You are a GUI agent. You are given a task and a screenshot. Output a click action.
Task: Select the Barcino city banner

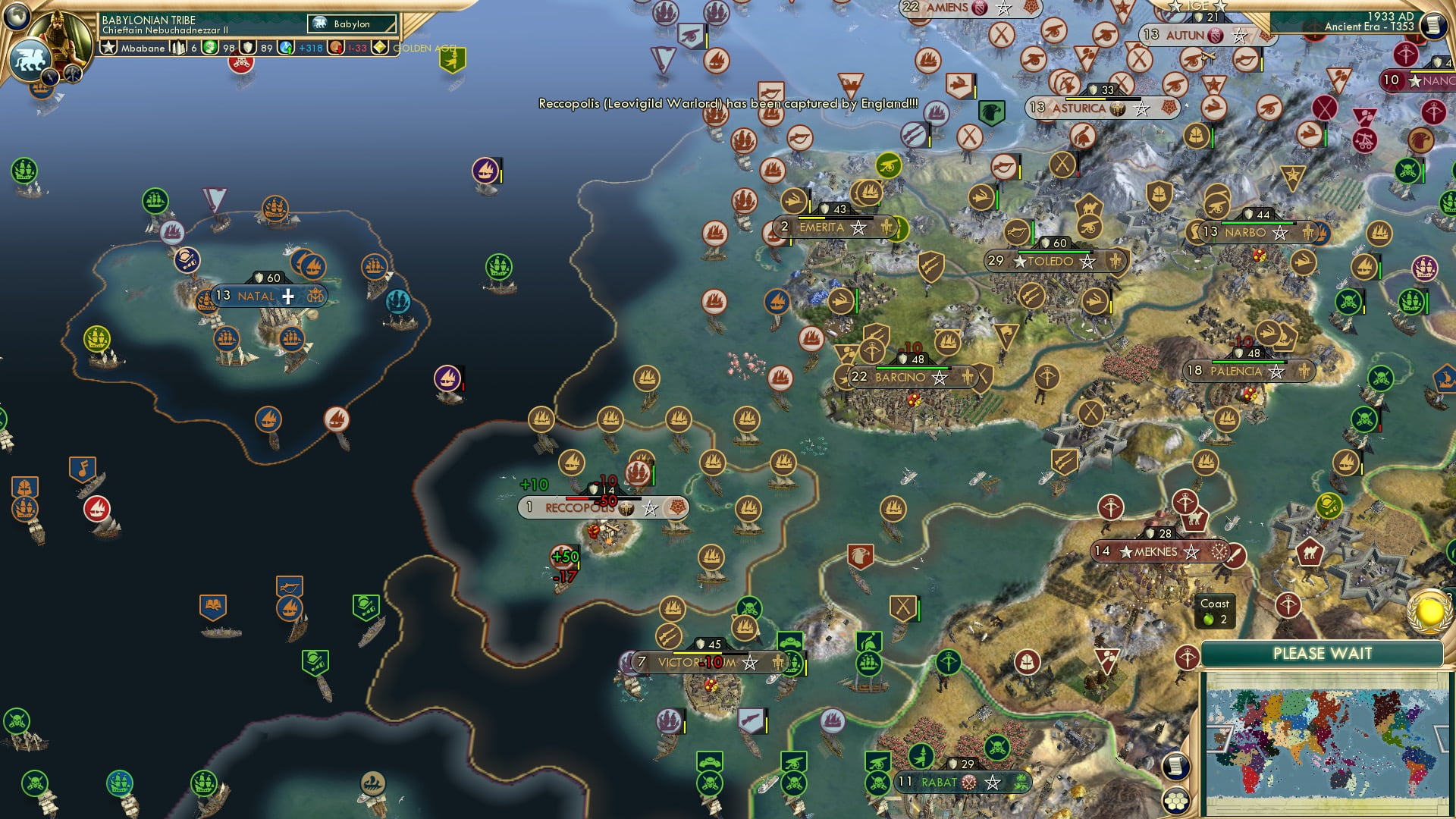906,376
